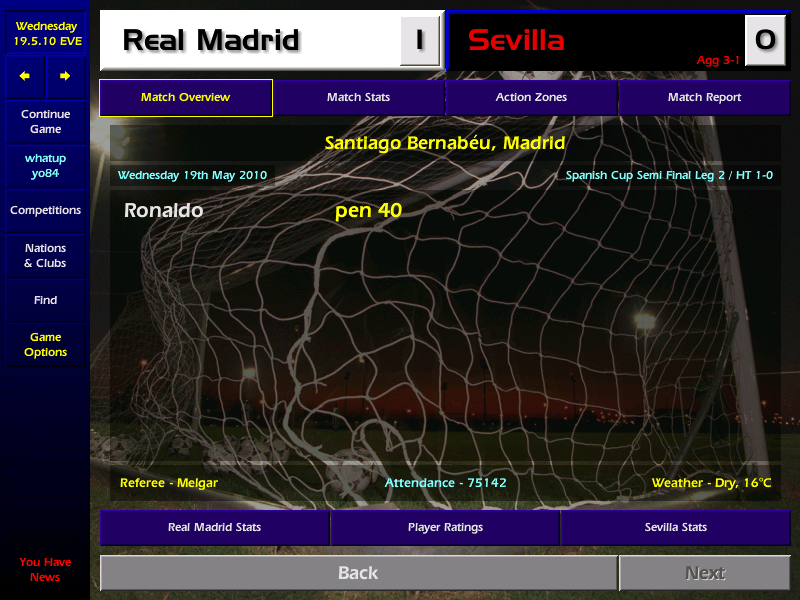Image resolution: width=800 pixels, height=600 pixels.
Task: Click the left arrow navigation button
Action: [25, 76]
